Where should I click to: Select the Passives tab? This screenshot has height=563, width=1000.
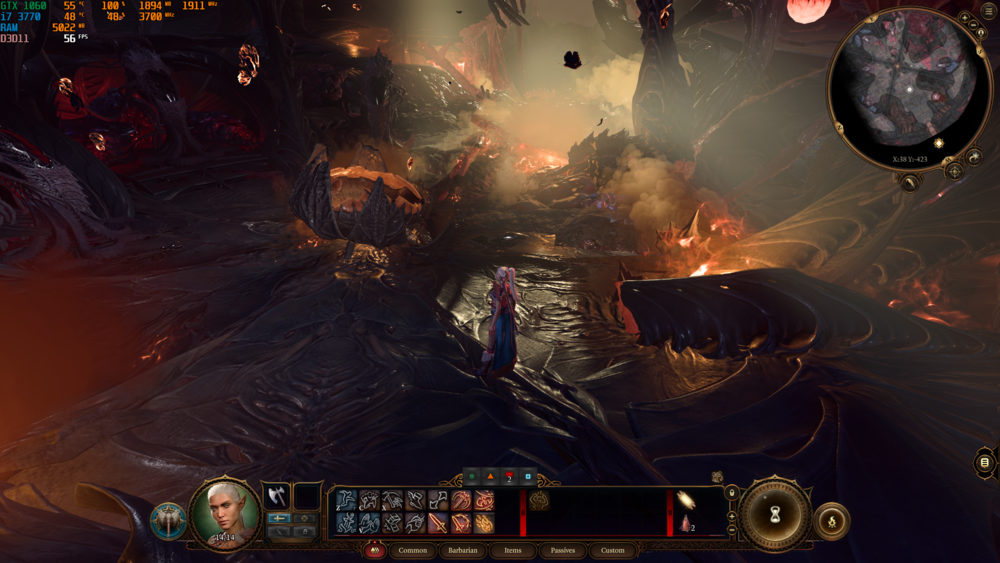tap(562, 550)
